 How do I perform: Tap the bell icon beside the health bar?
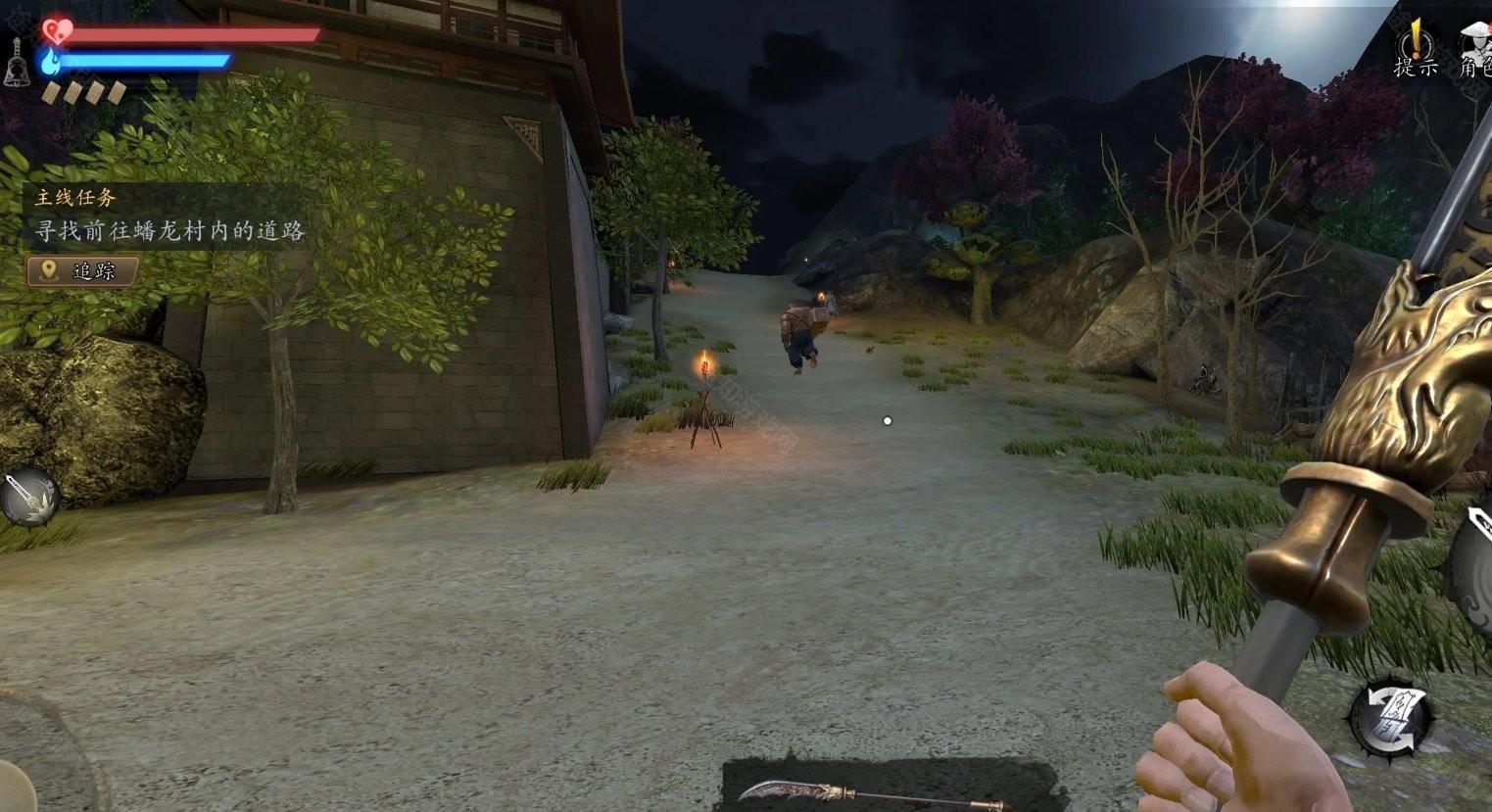[x=17, y=64]
